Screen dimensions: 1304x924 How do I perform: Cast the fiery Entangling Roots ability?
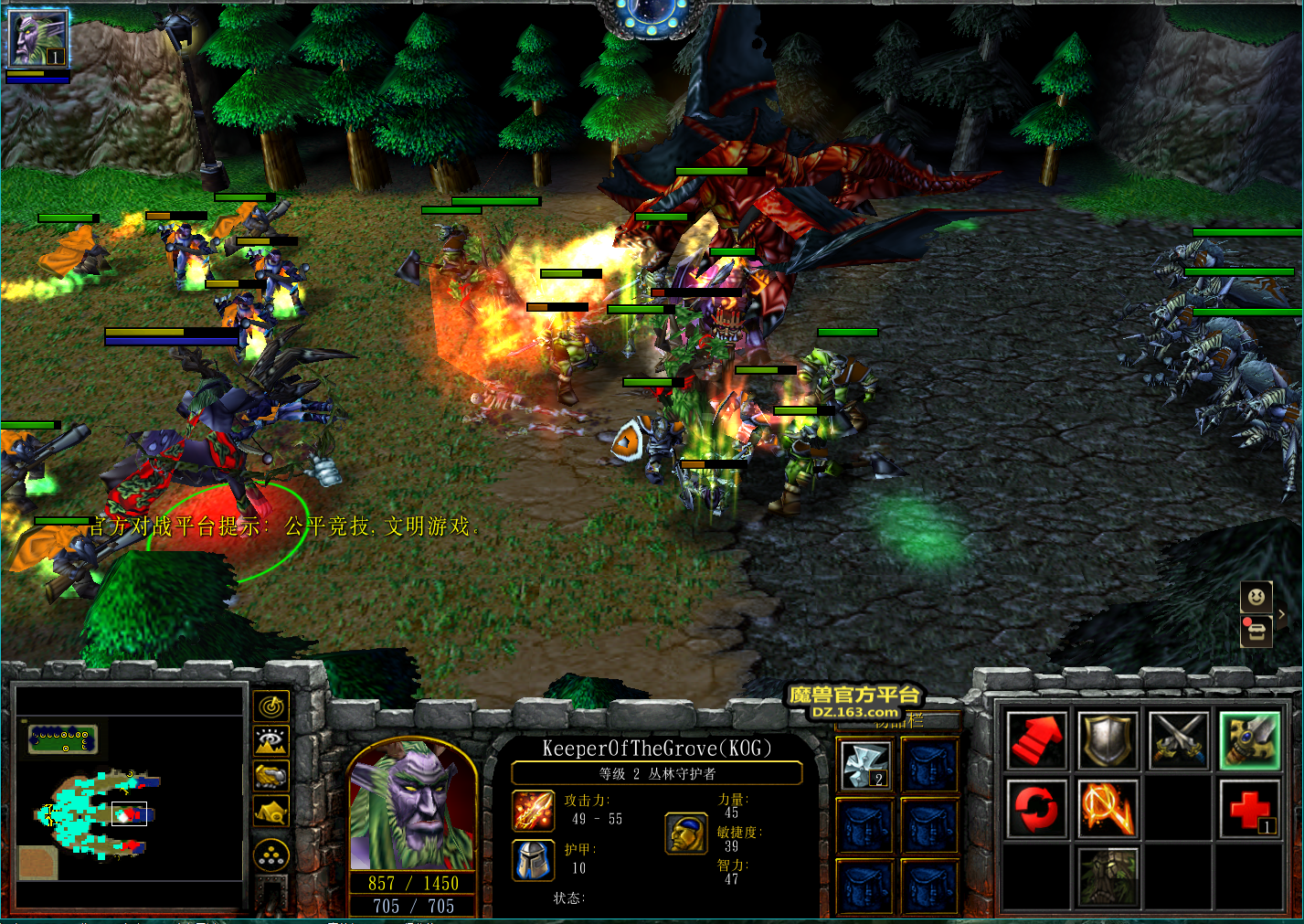tap(1108, 808)
